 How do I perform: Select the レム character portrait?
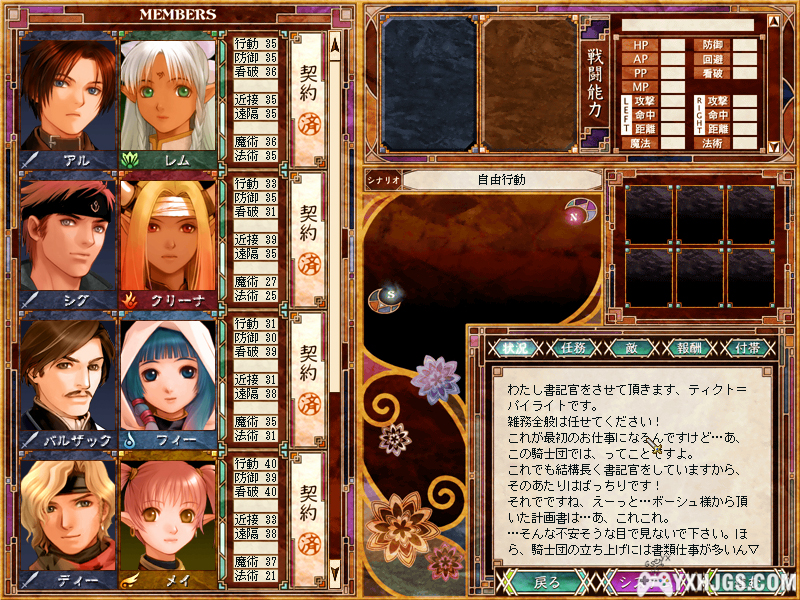(x=168, y=98)
